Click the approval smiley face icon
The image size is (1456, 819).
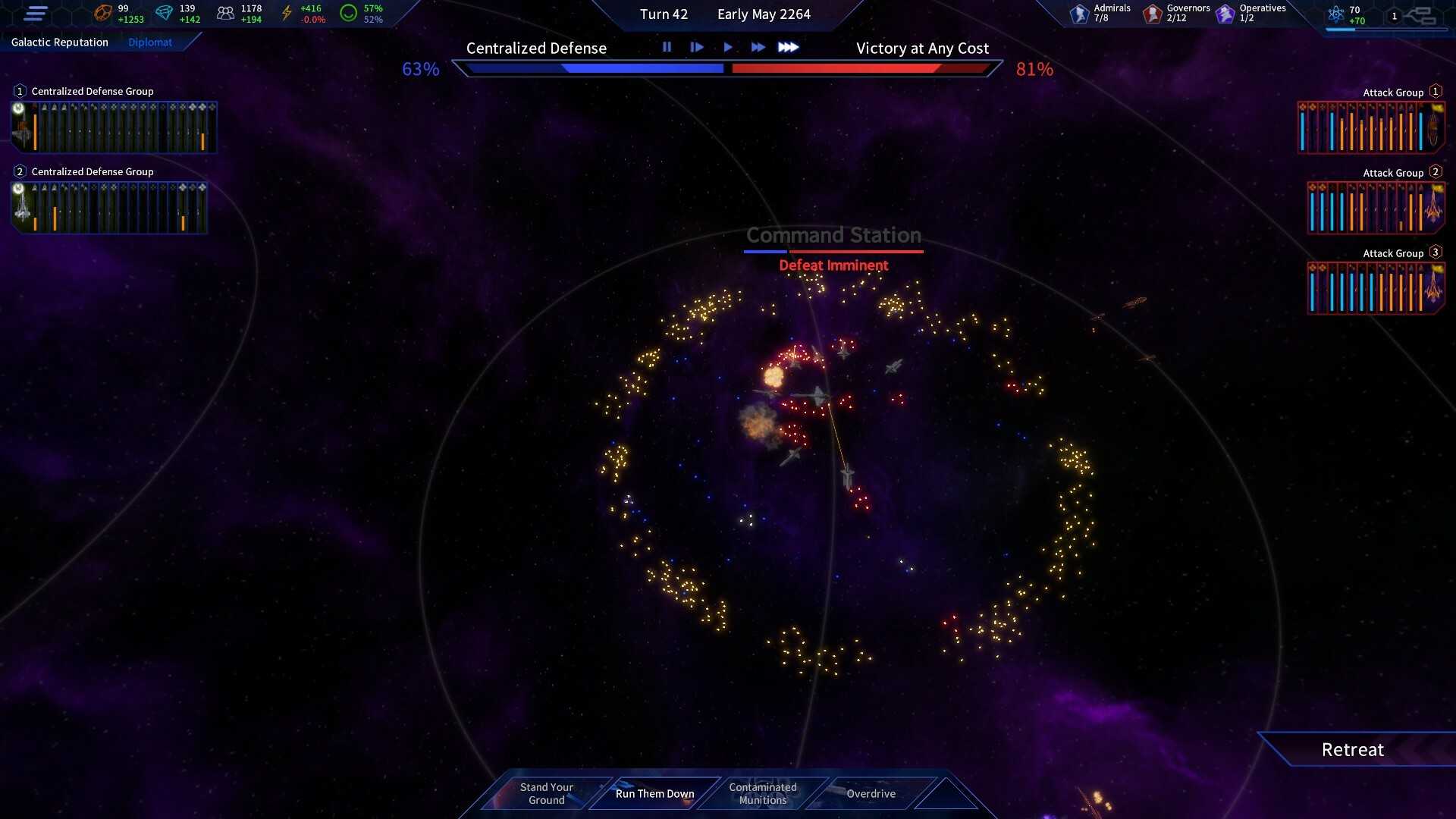(350, 12)
